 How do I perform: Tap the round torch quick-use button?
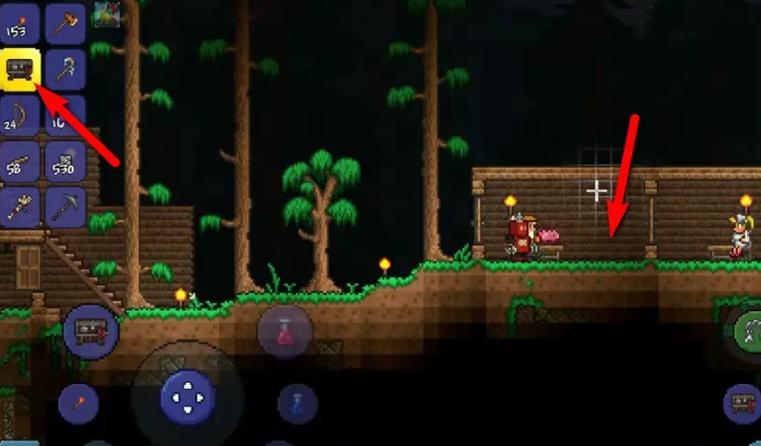pos(77,403)
